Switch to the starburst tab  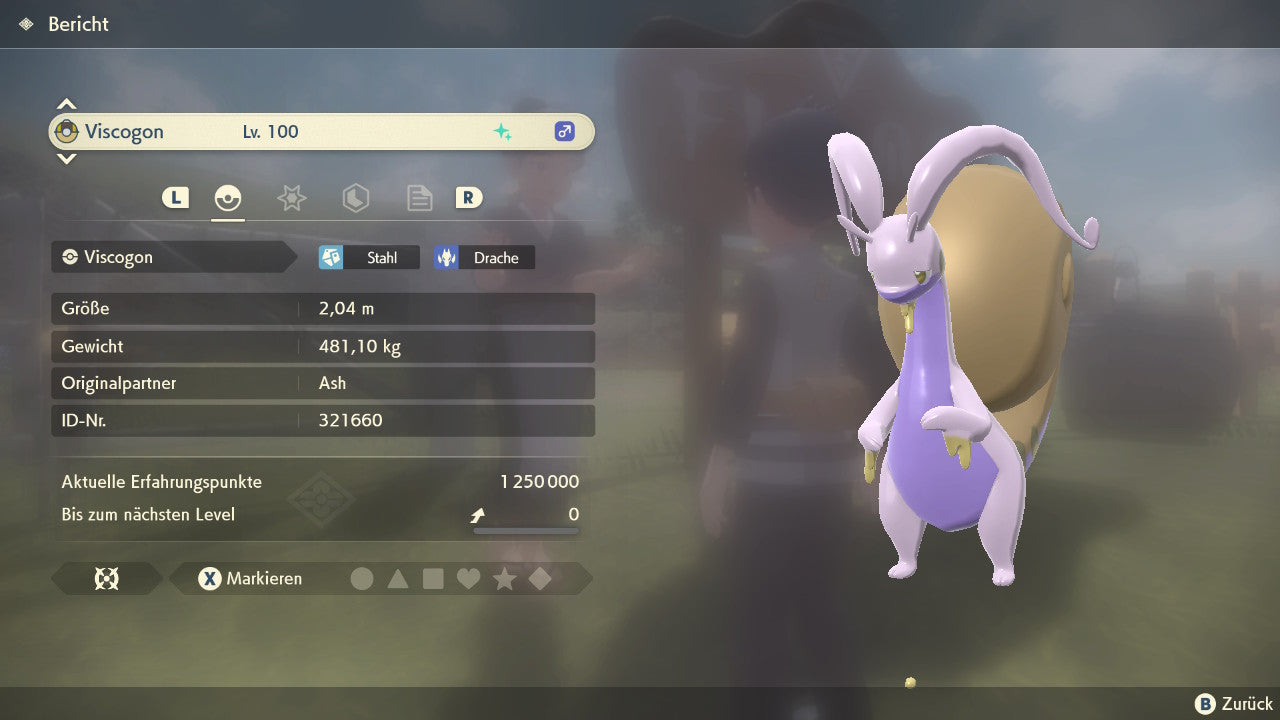tap(291, 198)
